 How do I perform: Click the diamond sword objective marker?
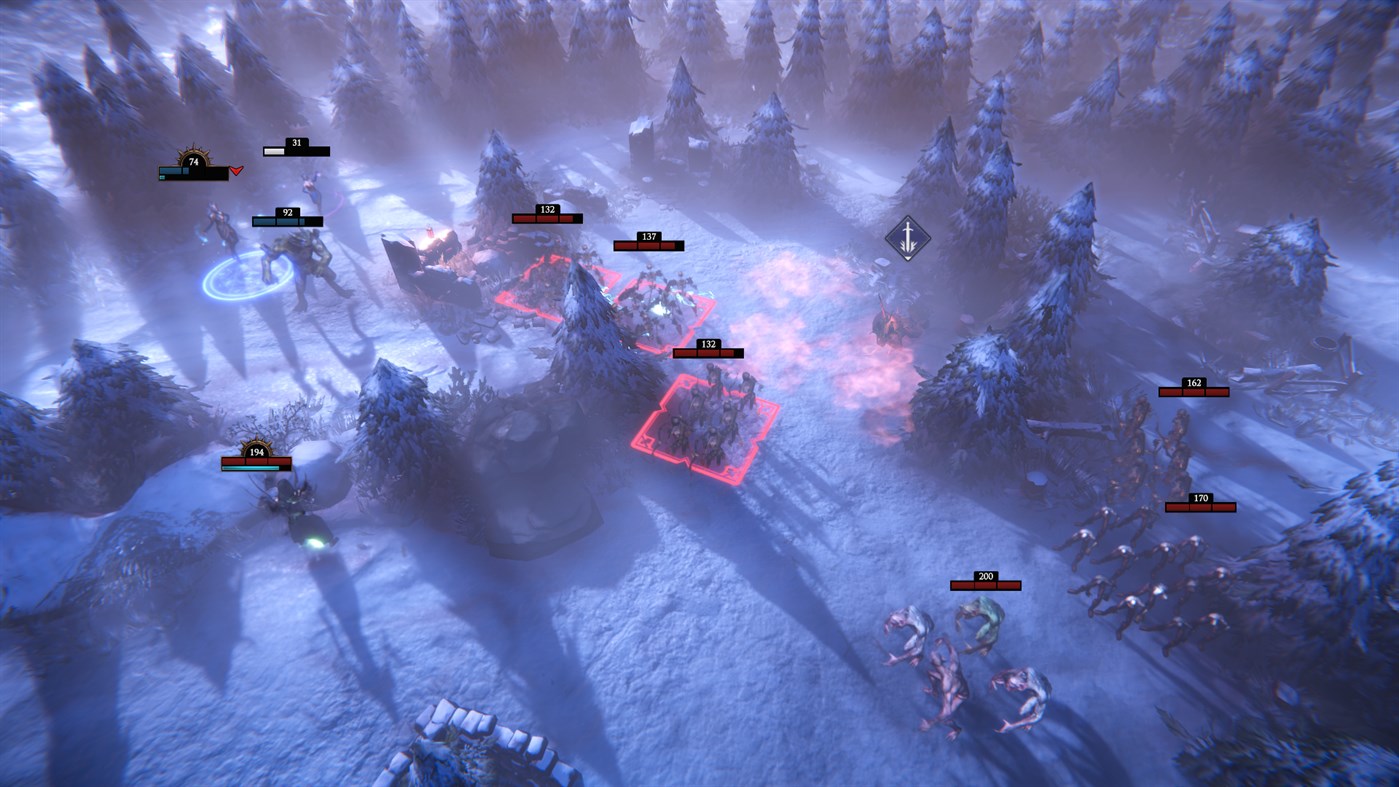point(906,239)
